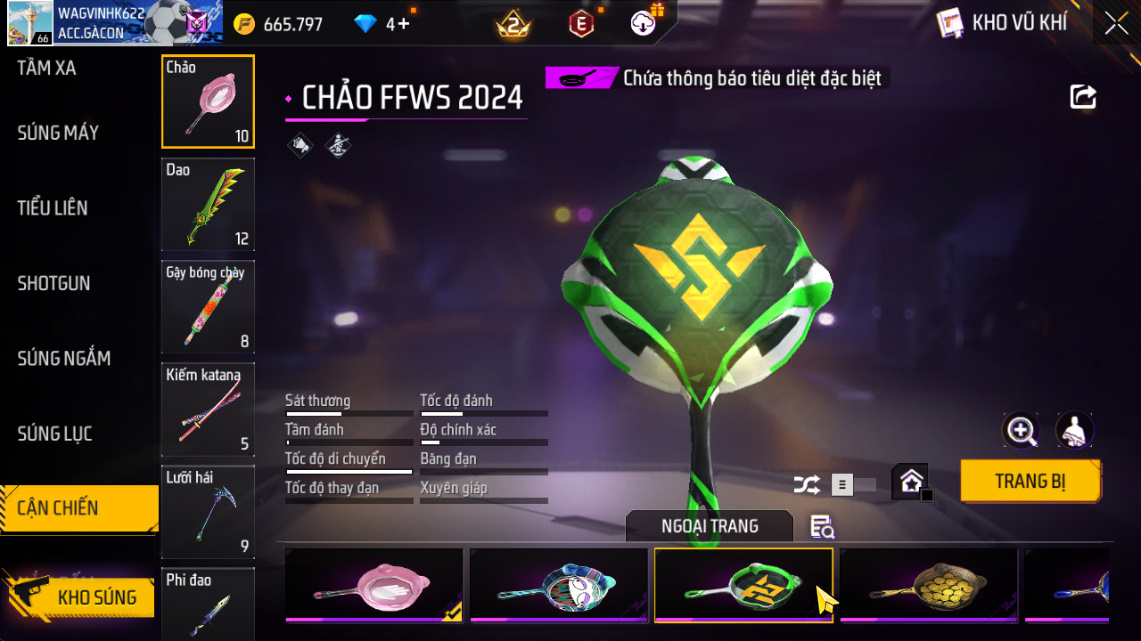Viewport: 1141px width, 641px height.
Task: Open the NGOẠI TRANG skins tab
Action: (x=710, y=526)
